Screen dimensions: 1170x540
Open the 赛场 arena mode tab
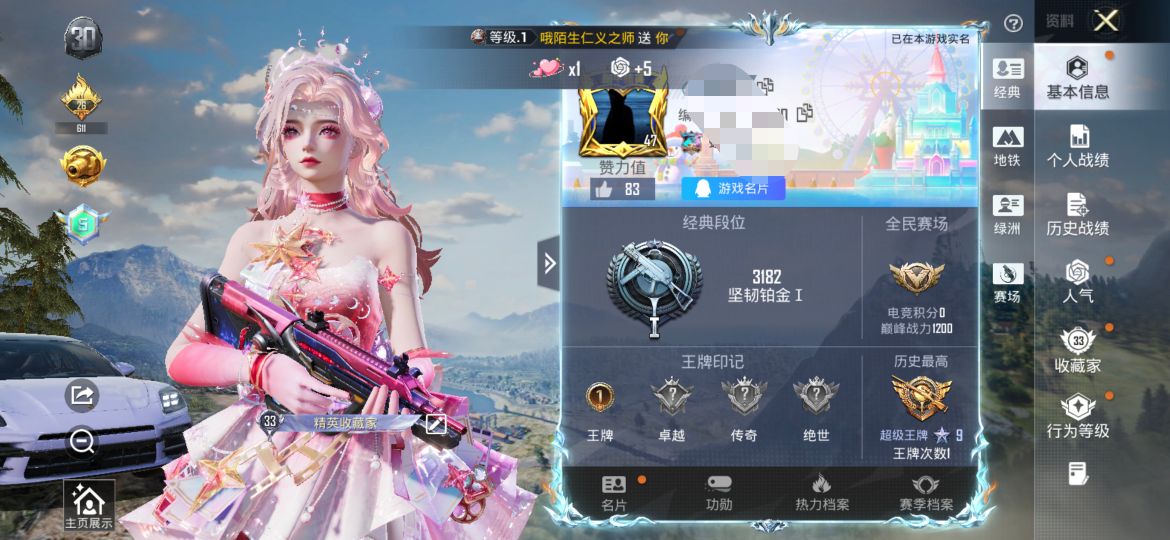[1007, 282]
